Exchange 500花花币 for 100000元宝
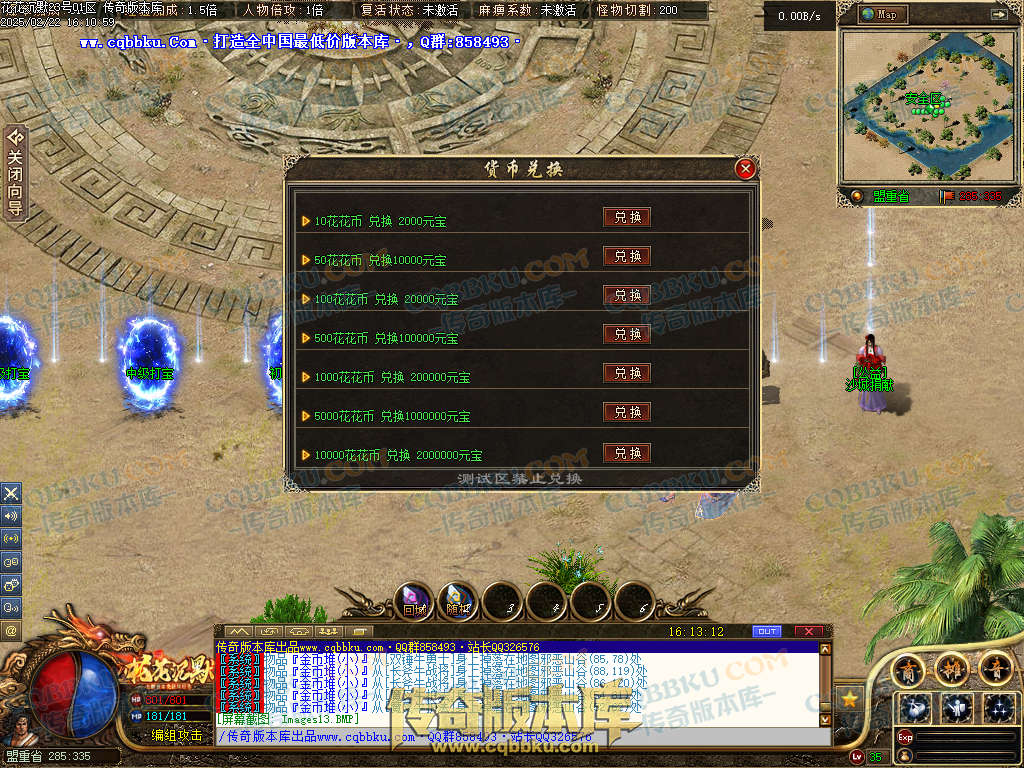Screen dimensions: 1024x768 627,334
